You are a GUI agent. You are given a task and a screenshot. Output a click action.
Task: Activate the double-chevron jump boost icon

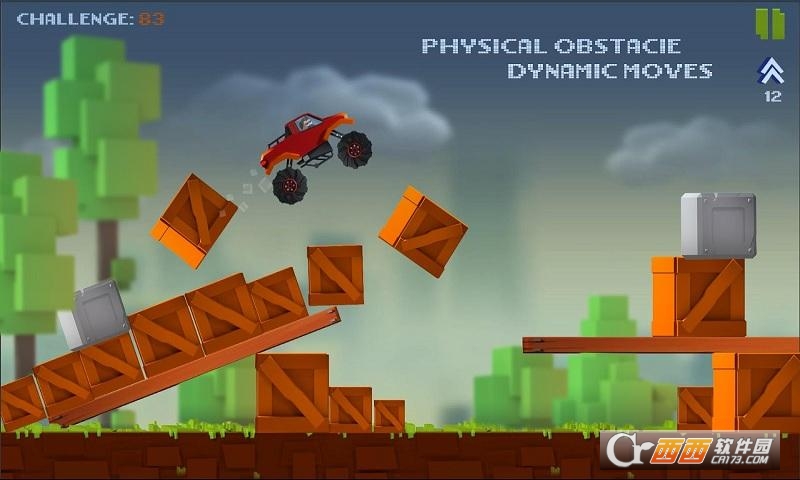coord(771,71)
